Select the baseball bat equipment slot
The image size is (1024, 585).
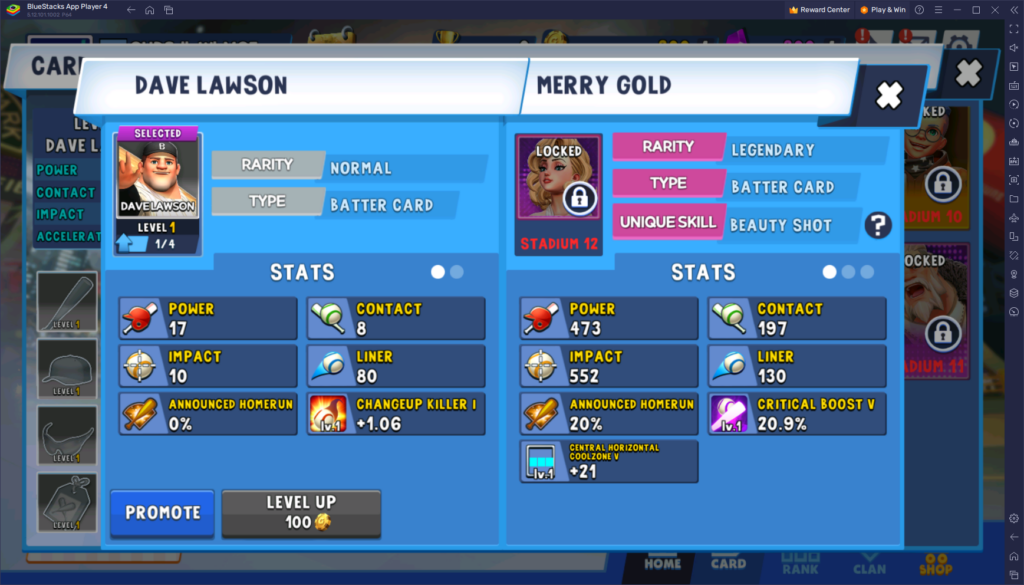coord(67,302)
